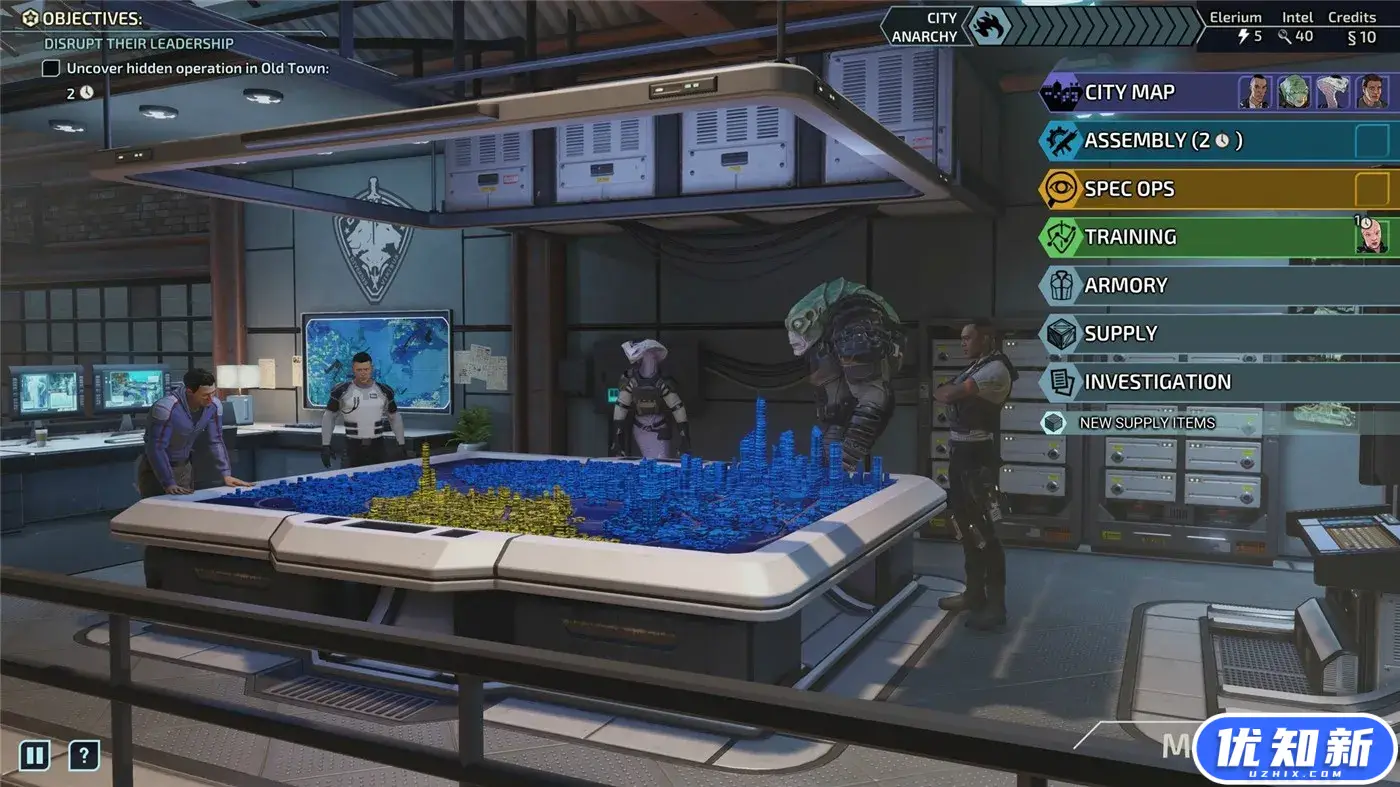Image resolution: width=1400 pixels, height=787 pixels.
Task: Open the Investigation menu
Action: [x=1158, y=381]
